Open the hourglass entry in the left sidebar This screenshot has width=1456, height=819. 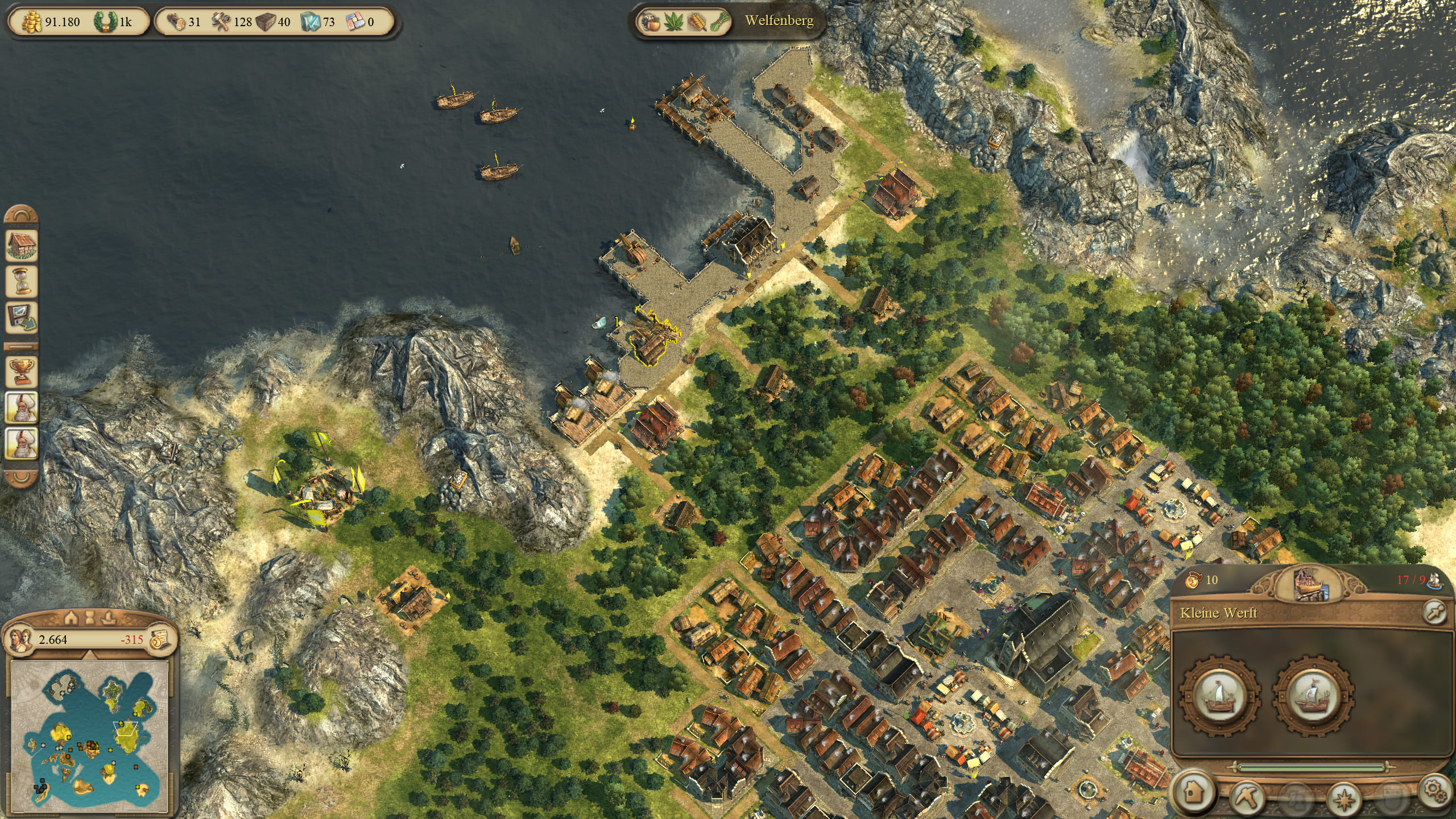click(22, 281)
